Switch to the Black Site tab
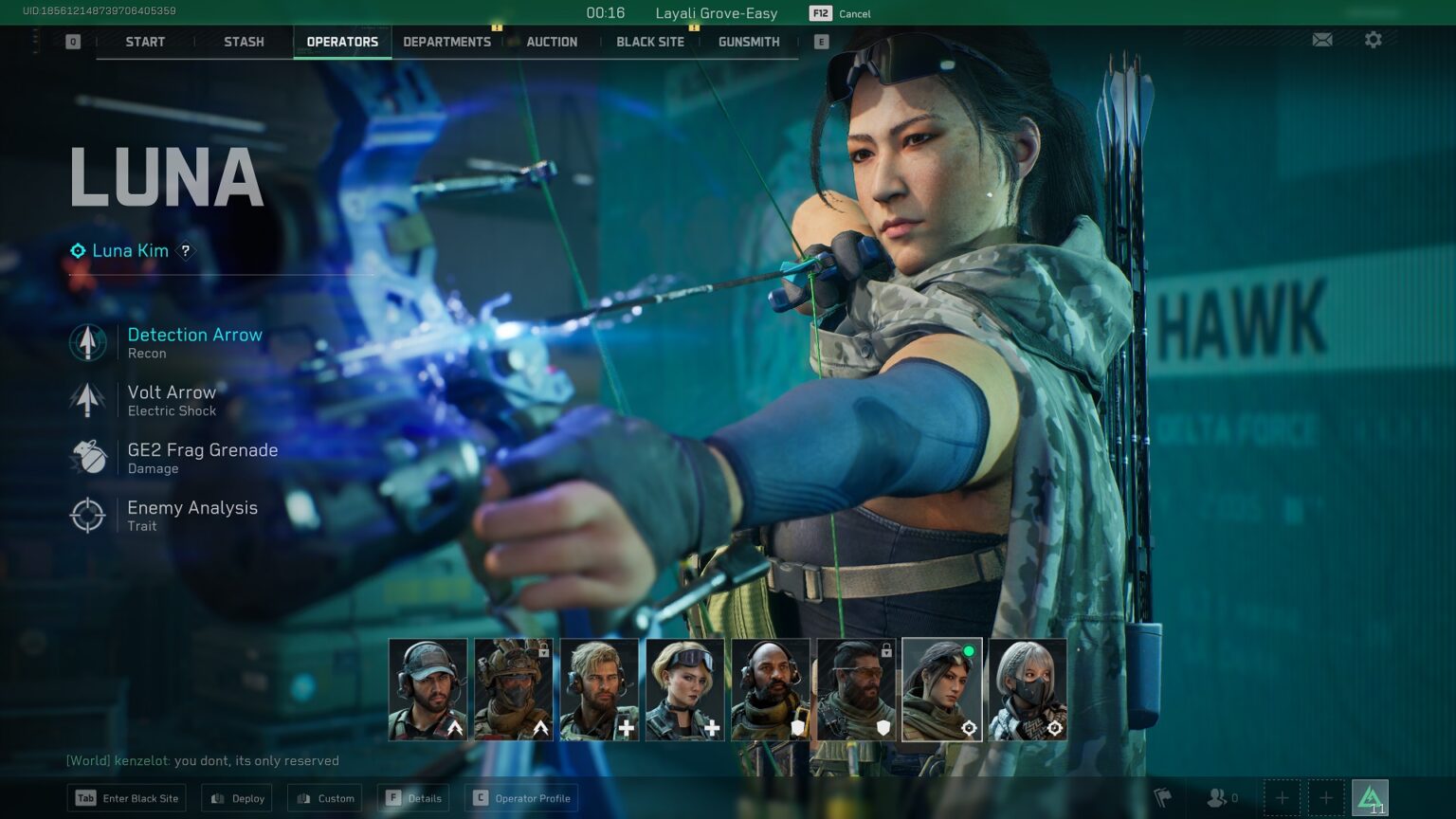 point(650,42)
